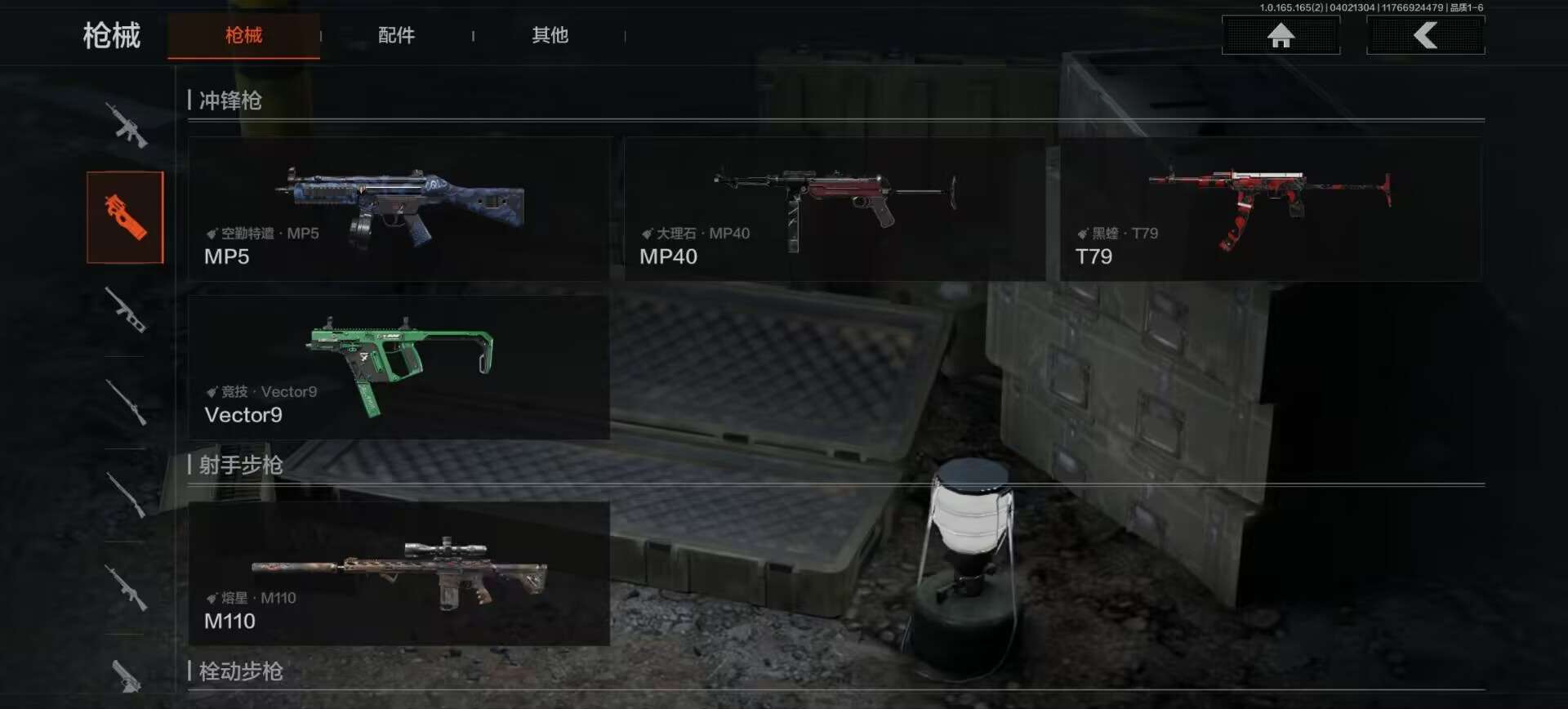This screenshot has width=1568, height=709.
Task: Choose the MP5 submachine gun card
Action: click(x=399, y=209)
